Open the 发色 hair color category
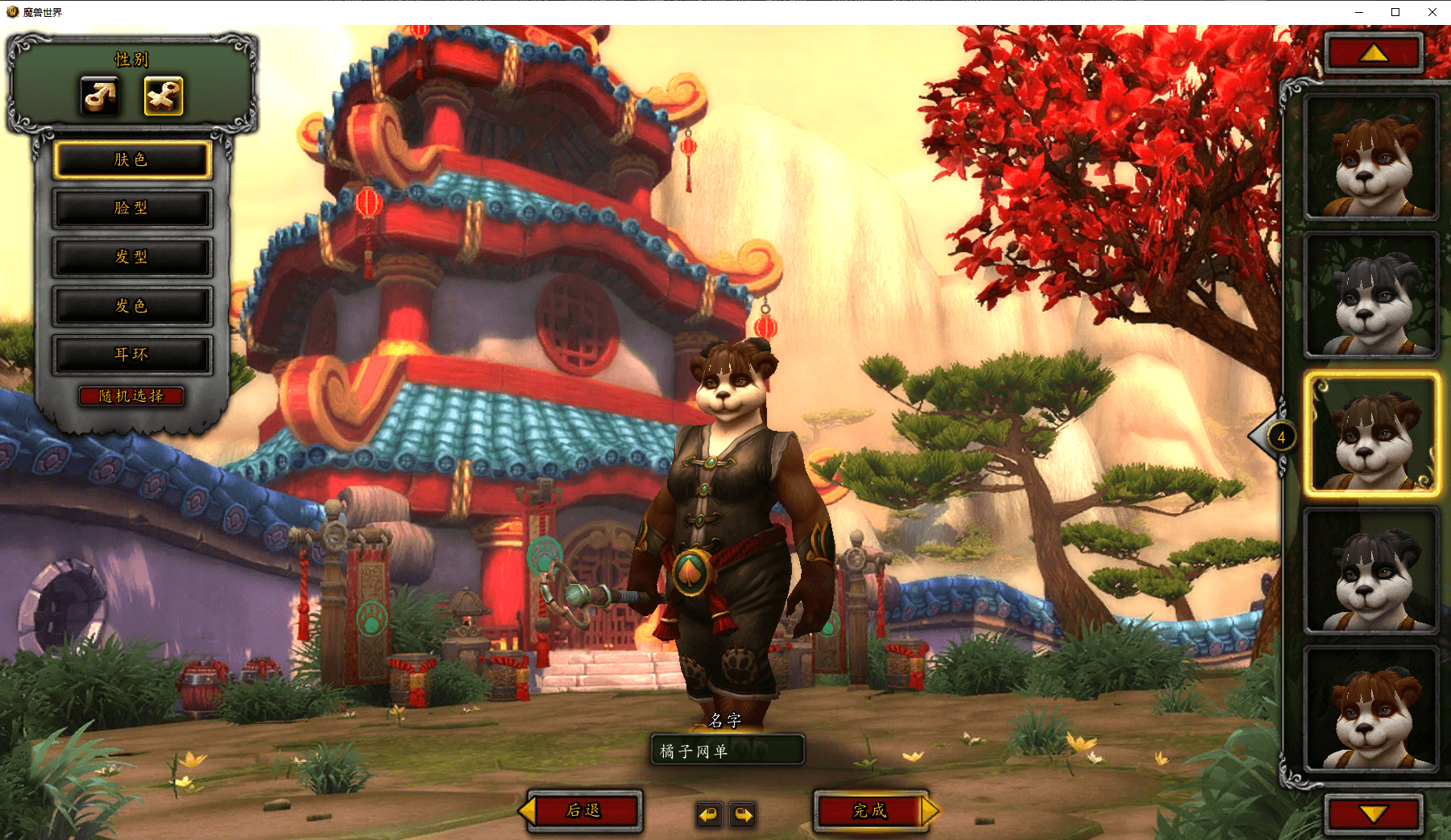 (132, 306)
